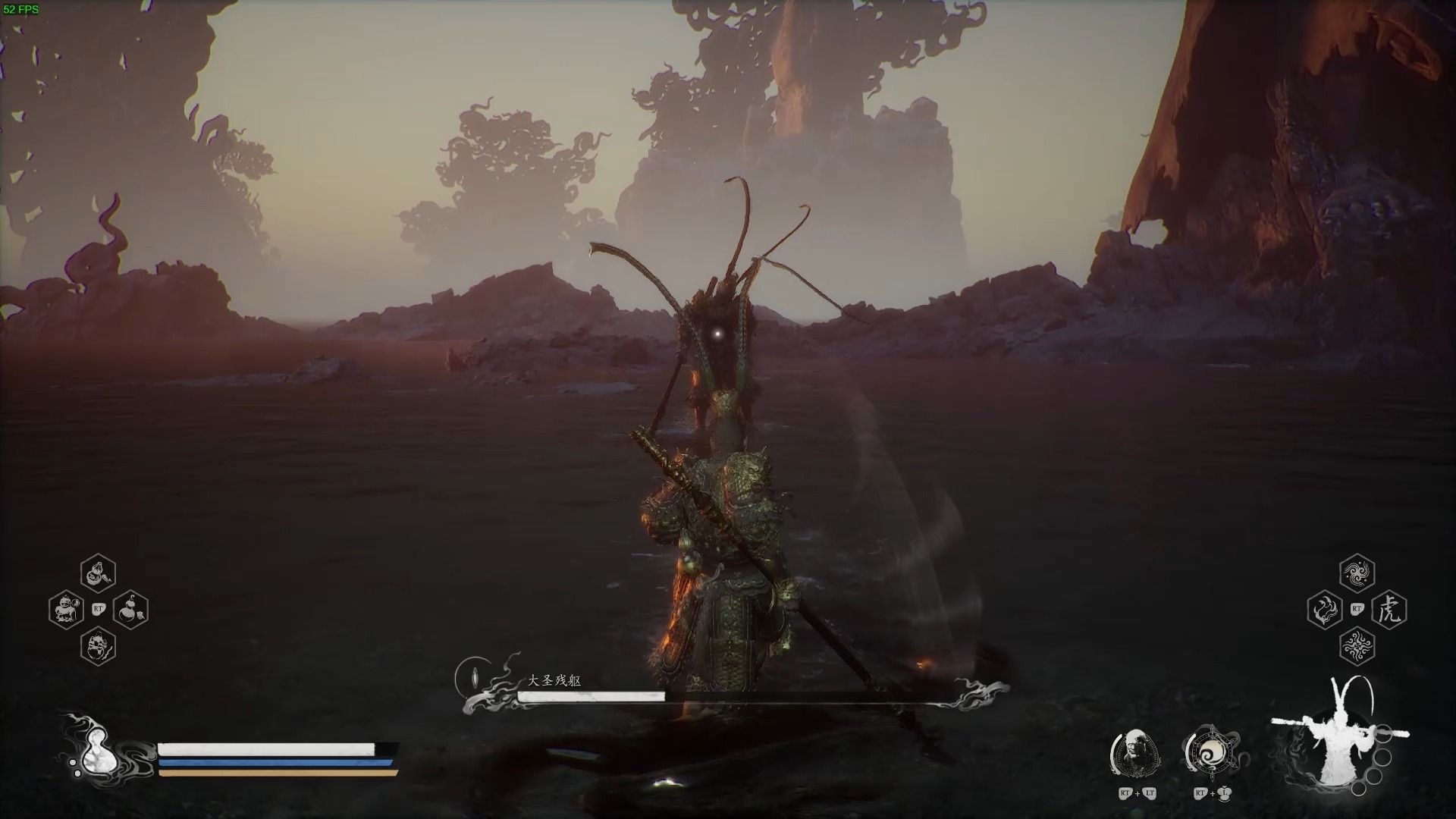Trigger the tiger character transformation spell
Screen dimensions: 1456x819
(x=1389, y=610)
